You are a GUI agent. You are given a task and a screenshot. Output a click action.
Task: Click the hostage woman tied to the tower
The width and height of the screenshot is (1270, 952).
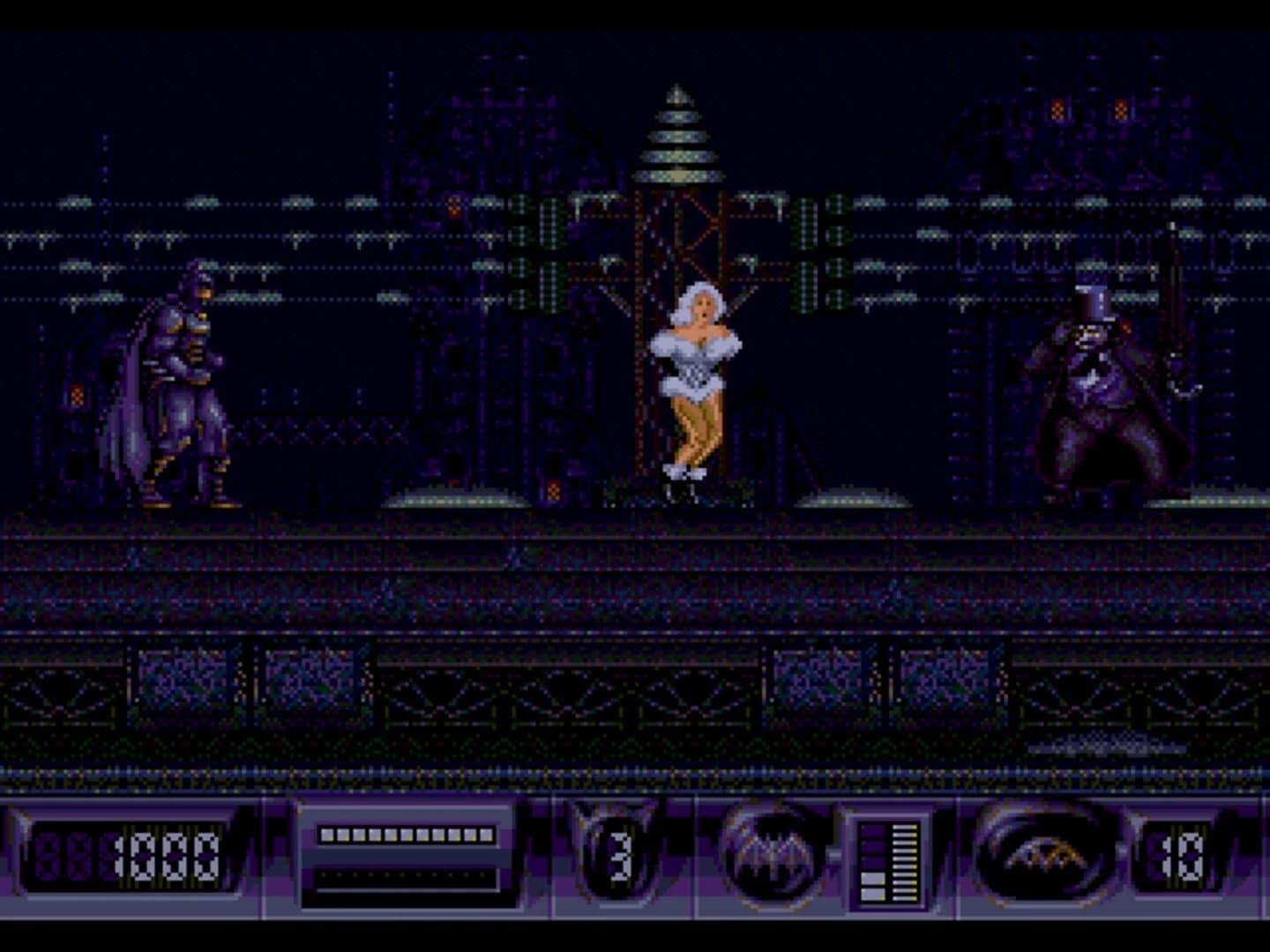(x=695, y=388)
